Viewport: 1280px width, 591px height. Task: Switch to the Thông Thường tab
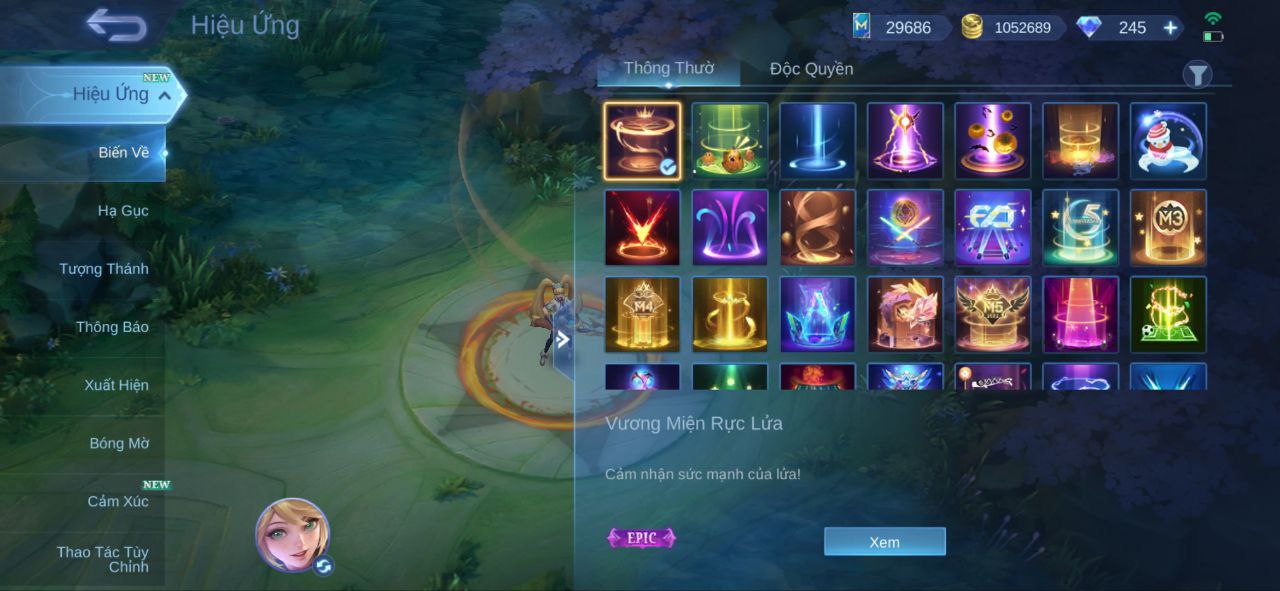(x=668, y=69)
